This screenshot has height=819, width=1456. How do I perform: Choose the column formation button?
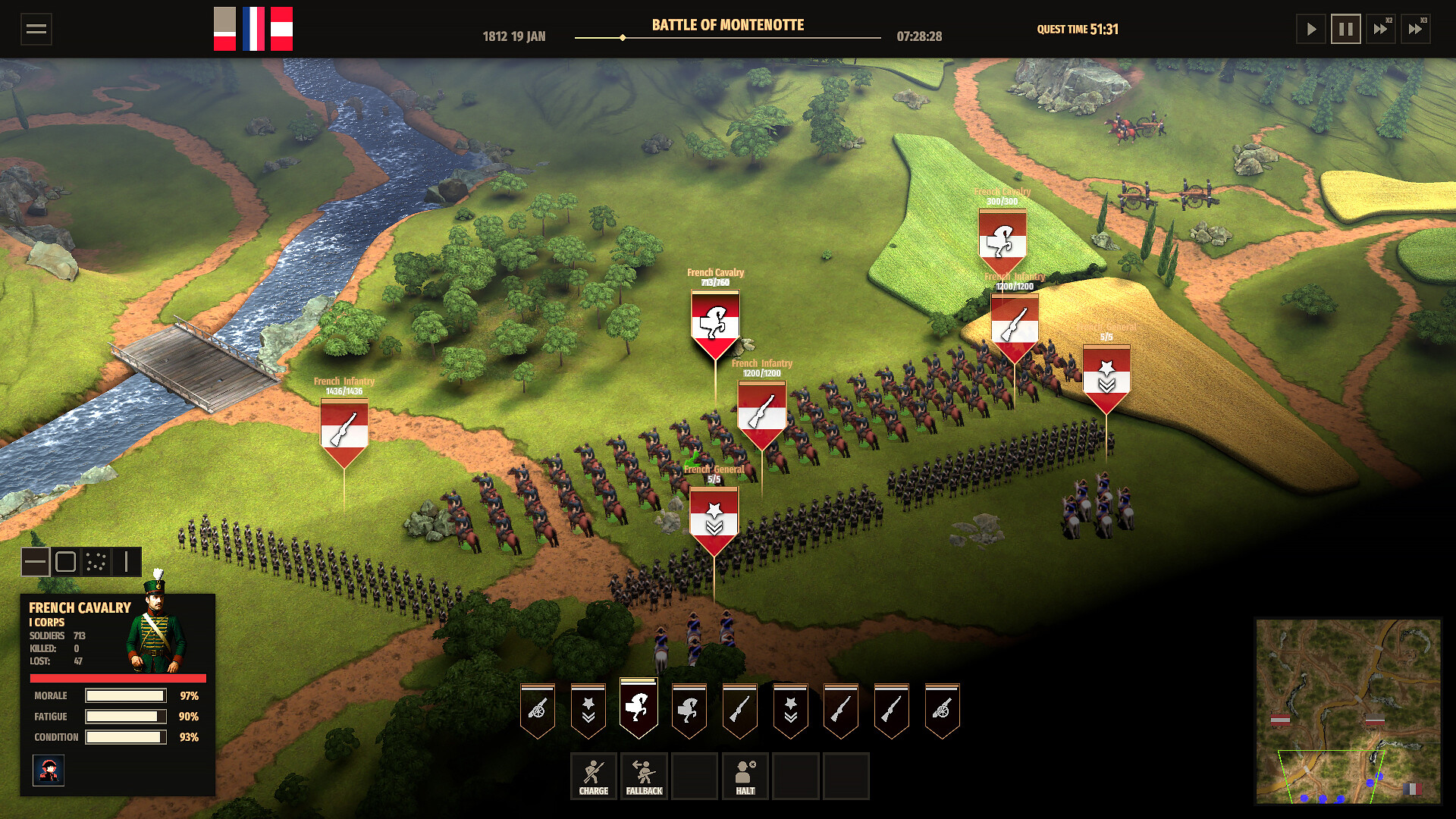pyautogui.click(x=127, y=562)
